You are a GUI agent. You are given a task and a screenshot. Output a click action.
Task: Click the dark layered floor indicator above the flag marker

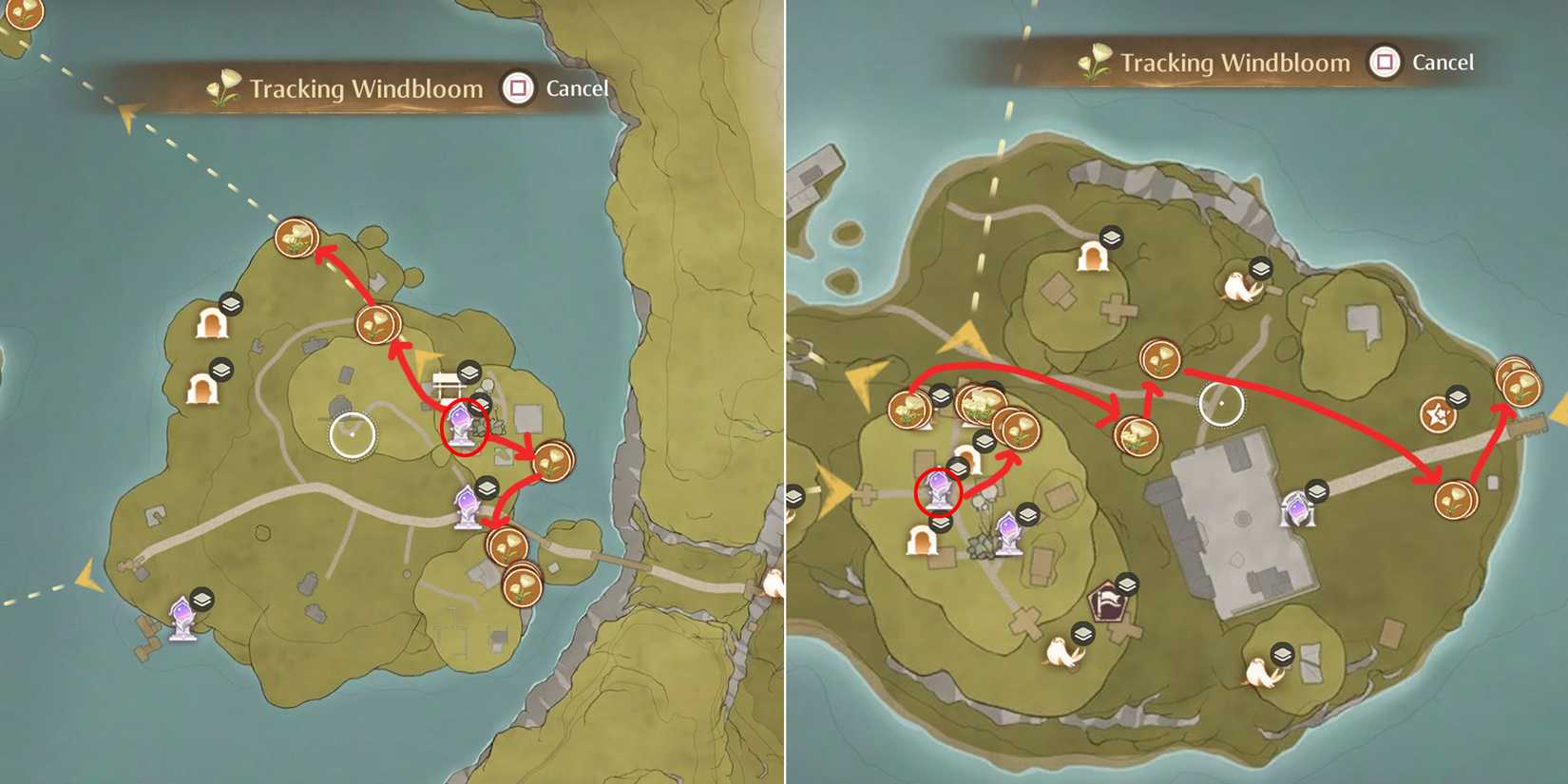tap(1126, 583)
